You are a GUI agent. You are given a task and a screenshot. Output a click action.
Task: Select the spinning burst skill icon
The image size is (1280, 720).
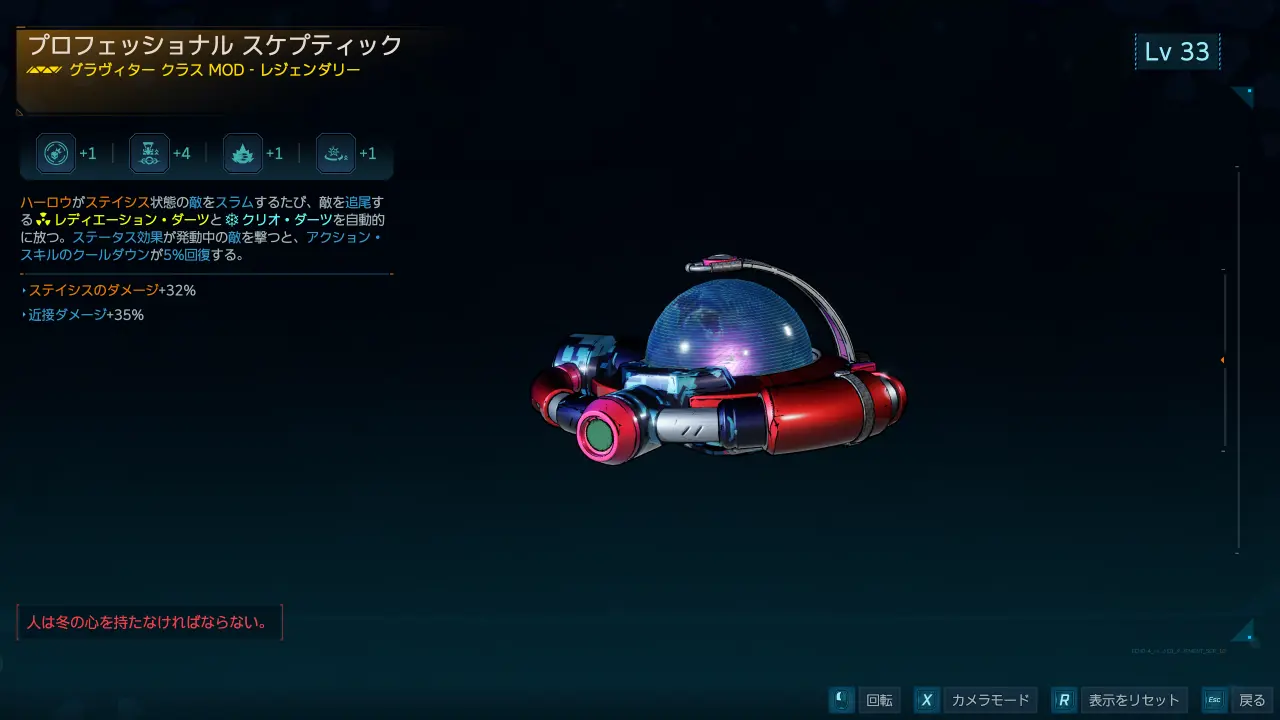(x=336, y=154)
